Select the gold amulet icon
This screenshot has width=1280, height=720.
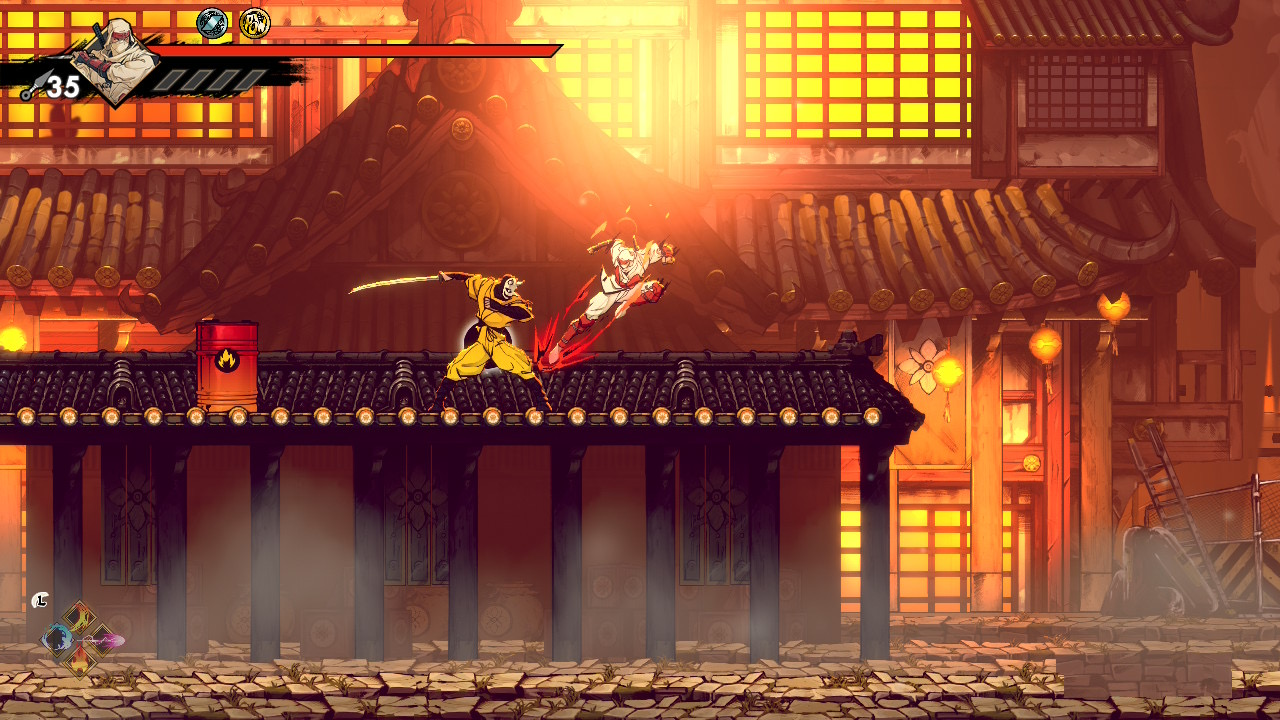tap(255, 23)
